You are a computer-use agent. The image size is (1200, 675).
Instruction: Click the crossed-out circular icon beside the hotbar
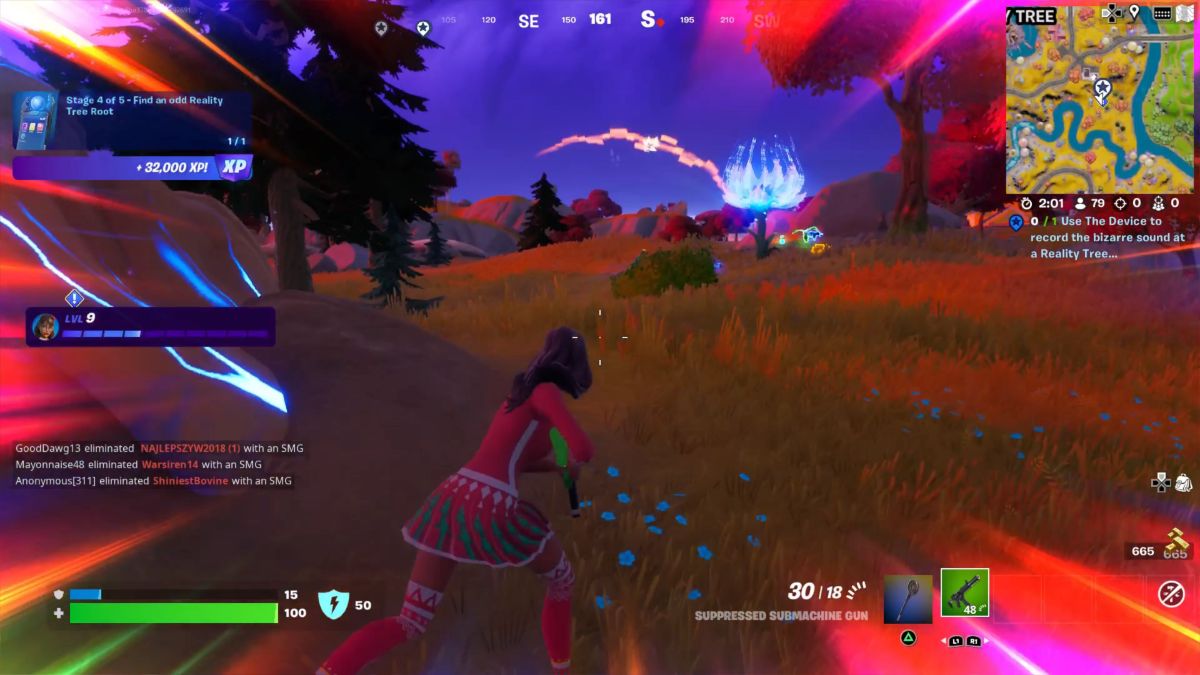click(1171, 594)
